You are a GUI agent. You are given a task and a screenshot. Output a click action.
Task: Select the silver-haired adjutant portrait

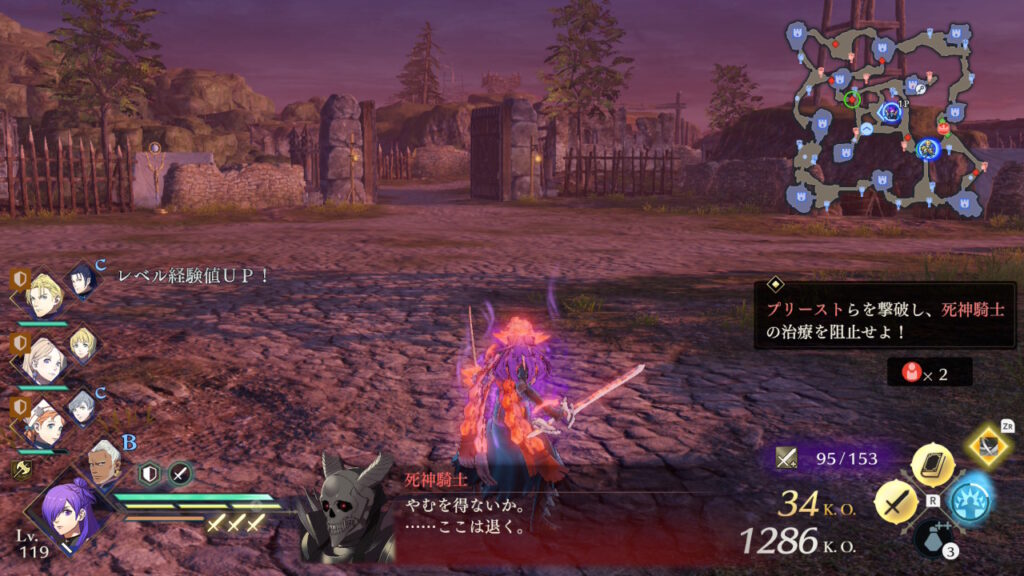click(84, 408)
